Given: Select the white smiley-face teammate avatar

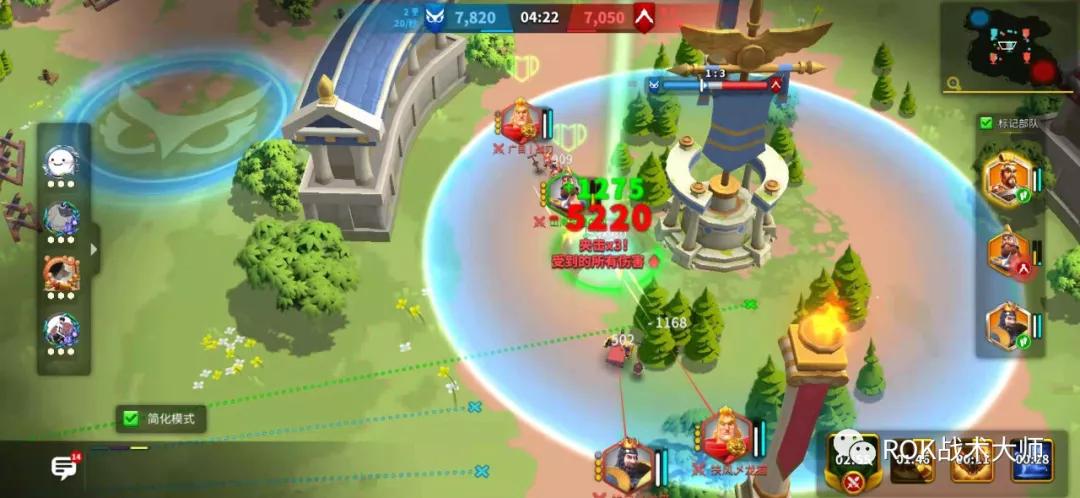Looking at the screenshot, I should click(x=60, y=160).
